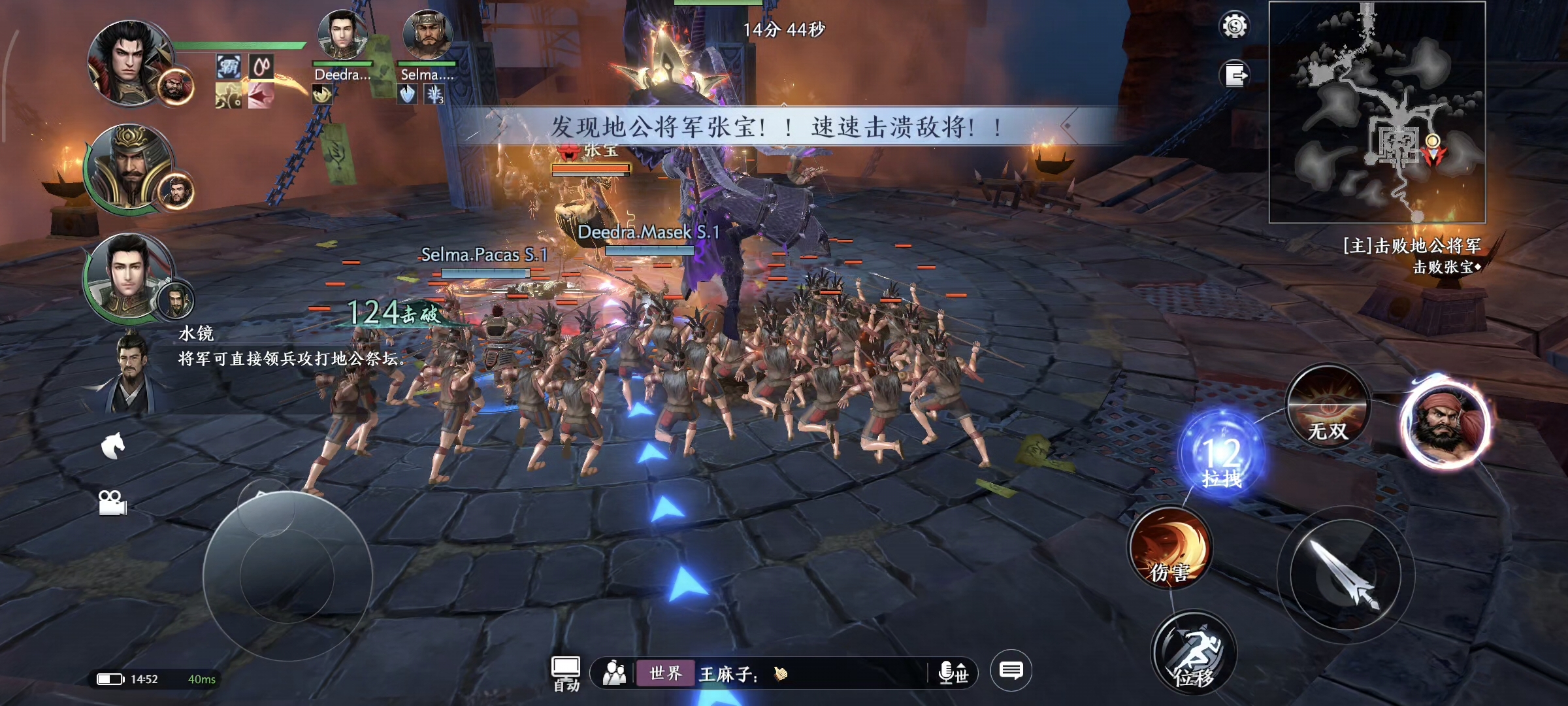Switch to the red-bandana general portrait

pyautogui.click(x=1447, y=424)
